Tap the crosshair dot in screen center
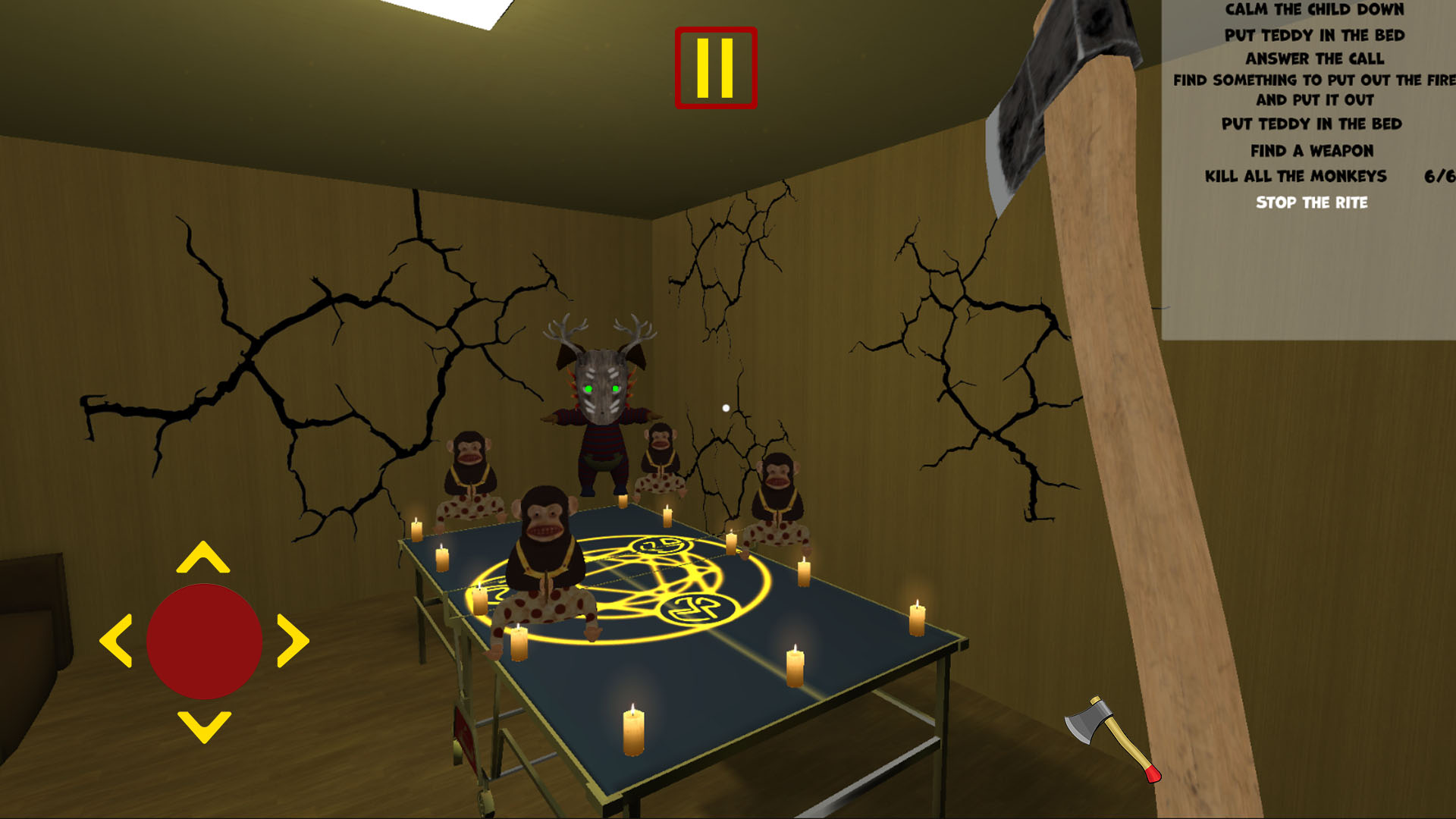1456x819 pixels. coord(726,407)
